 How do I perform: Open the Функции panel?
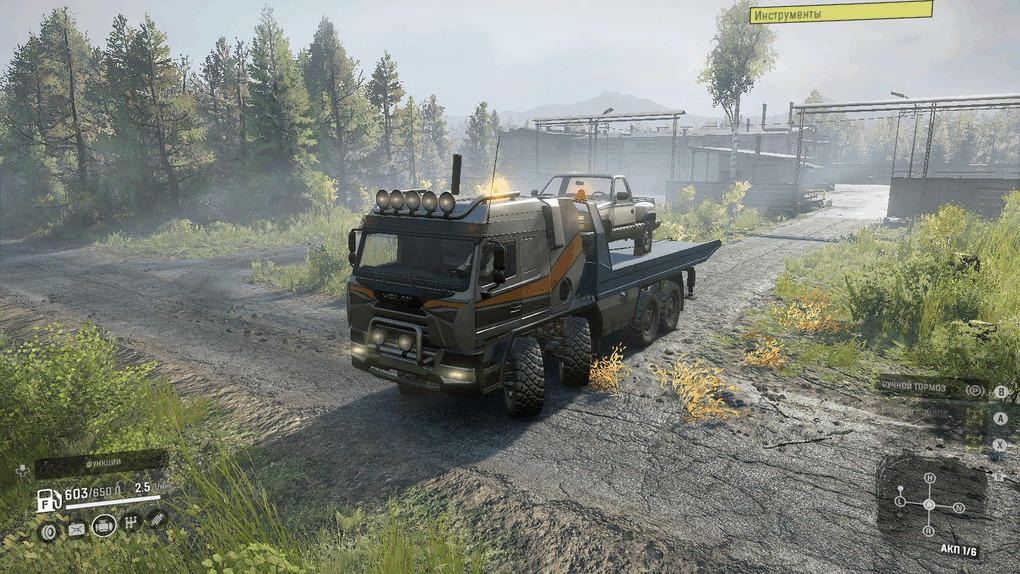pos(102,463)
